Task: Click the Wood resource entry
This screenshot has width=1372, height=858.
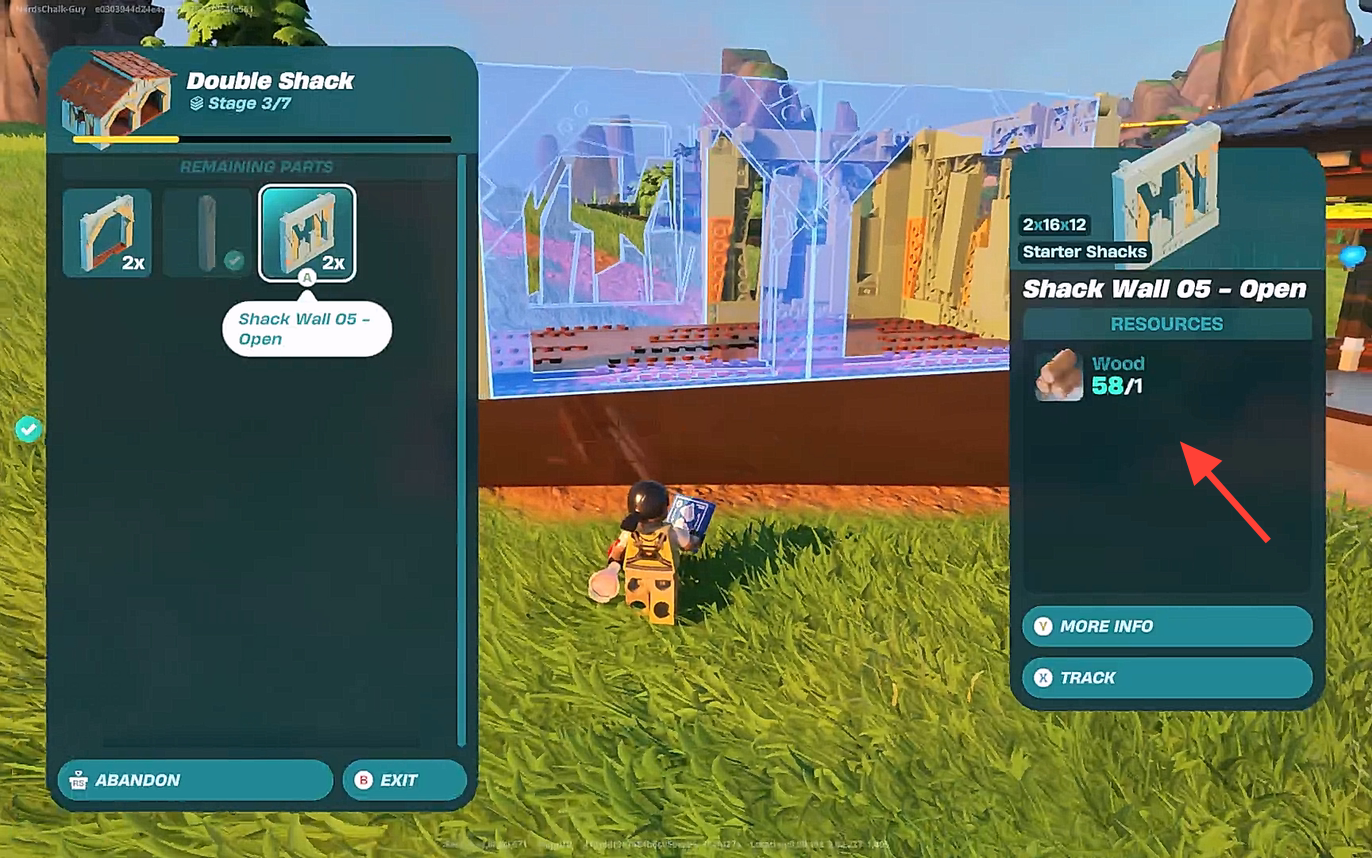Action: click(1091, 375)
